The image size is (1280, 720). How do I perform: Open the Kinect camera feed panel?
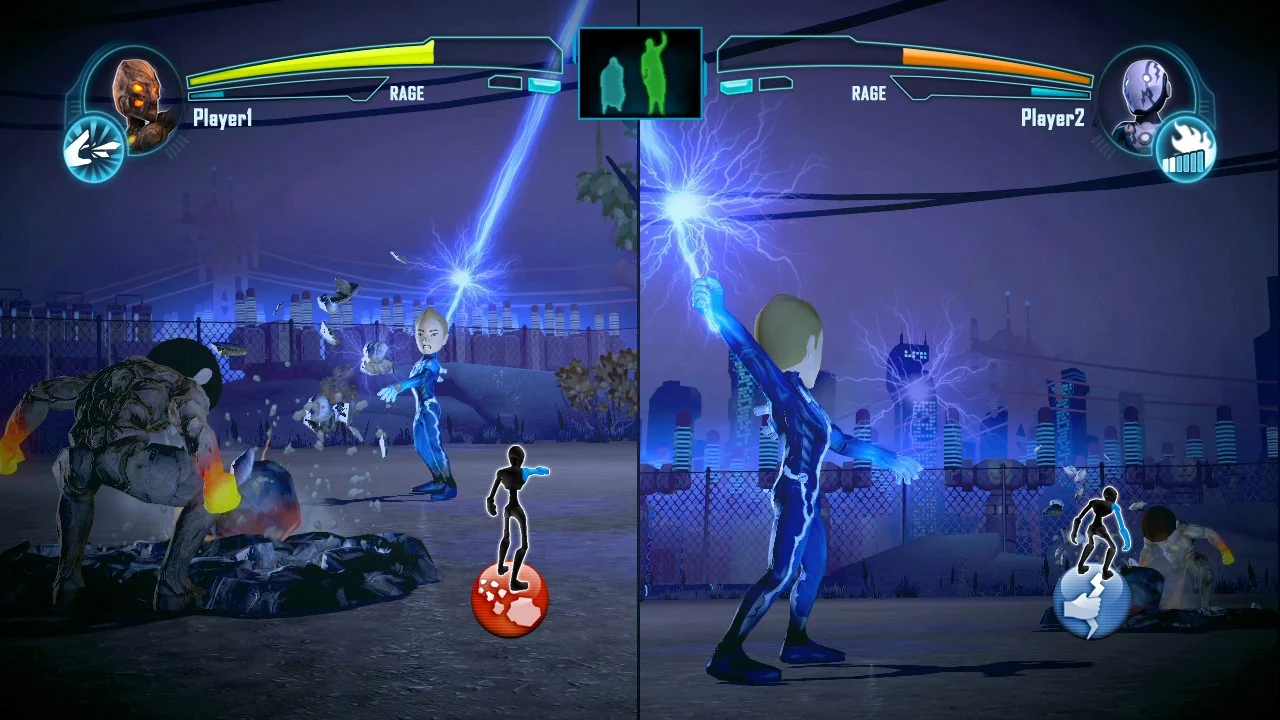(640, 72)
